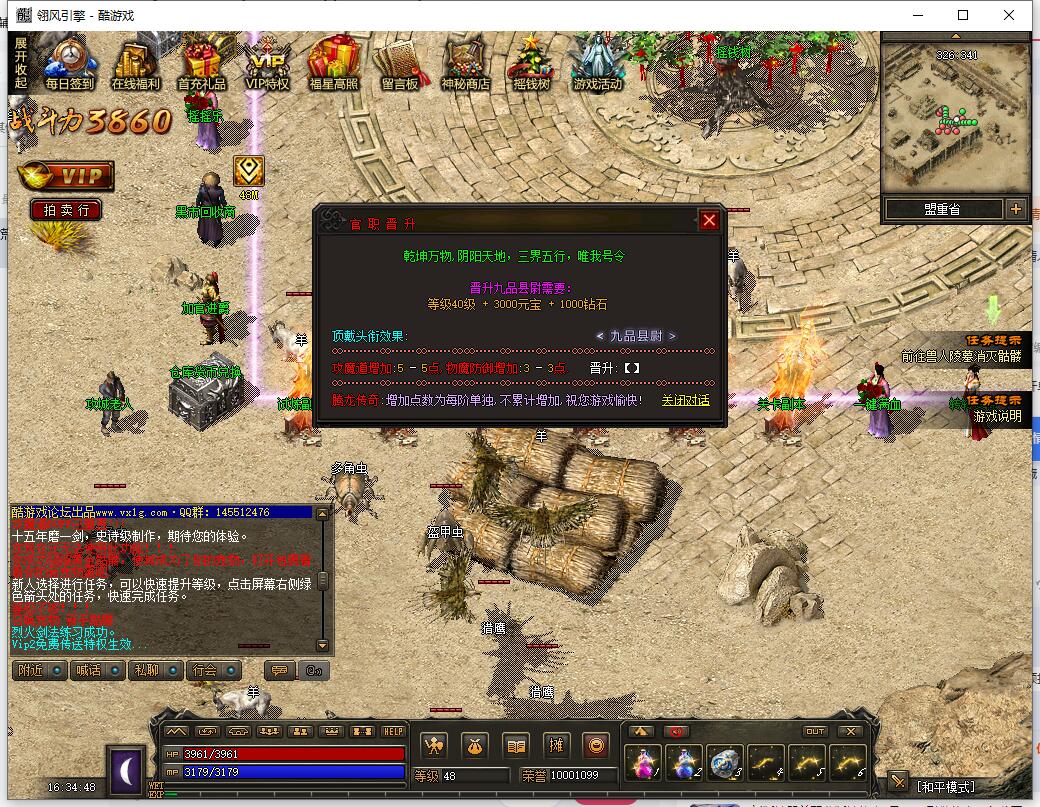Toggle the 展开收起 top menu expander
This screenshot has width=1040, height=807.
[x=20, y=62]
